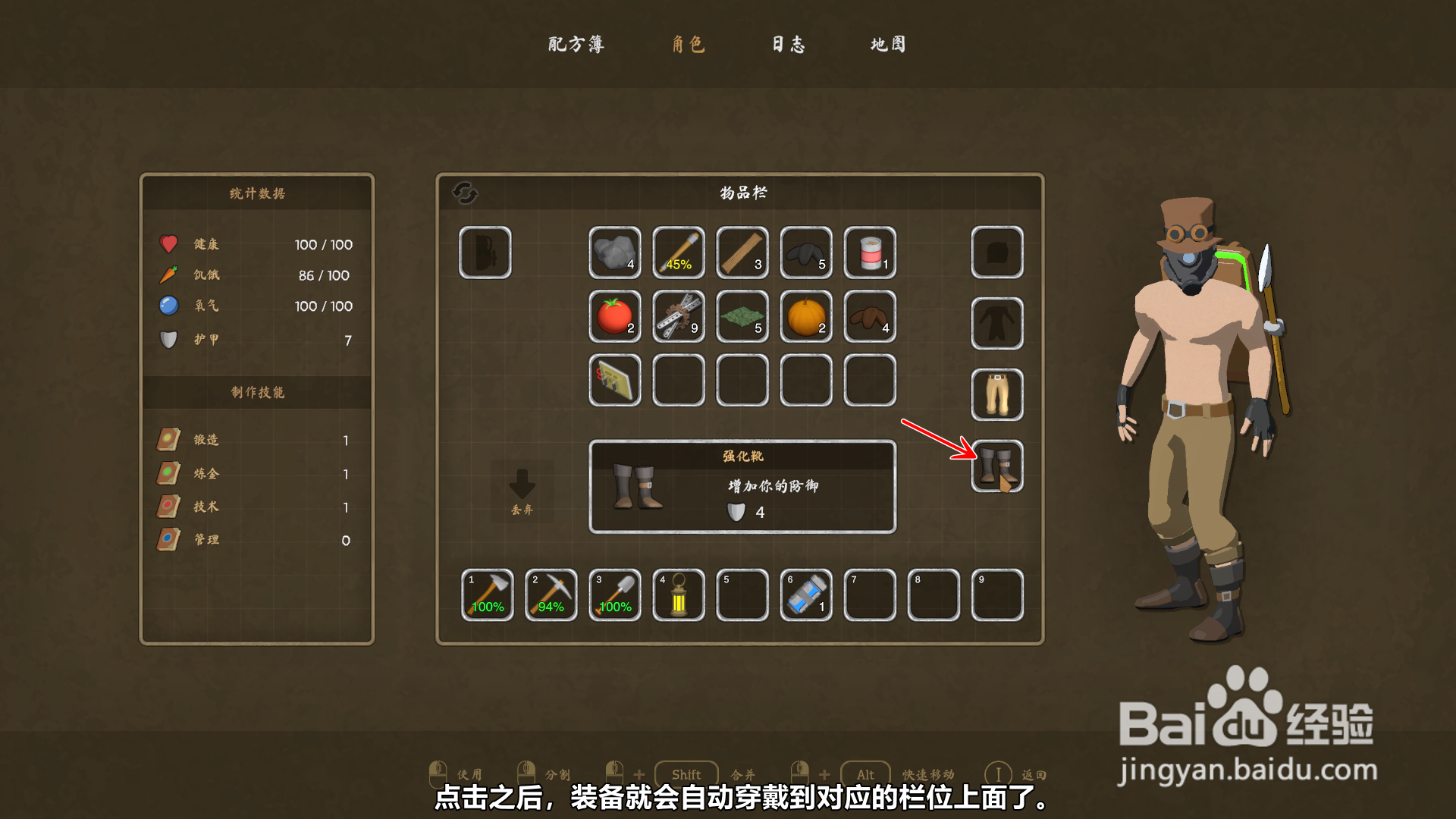Screen dimensions: 1456x819
Task: Click the swap/refresh arrows icon on the inventory panel
Action: click(x=466, y=194)
